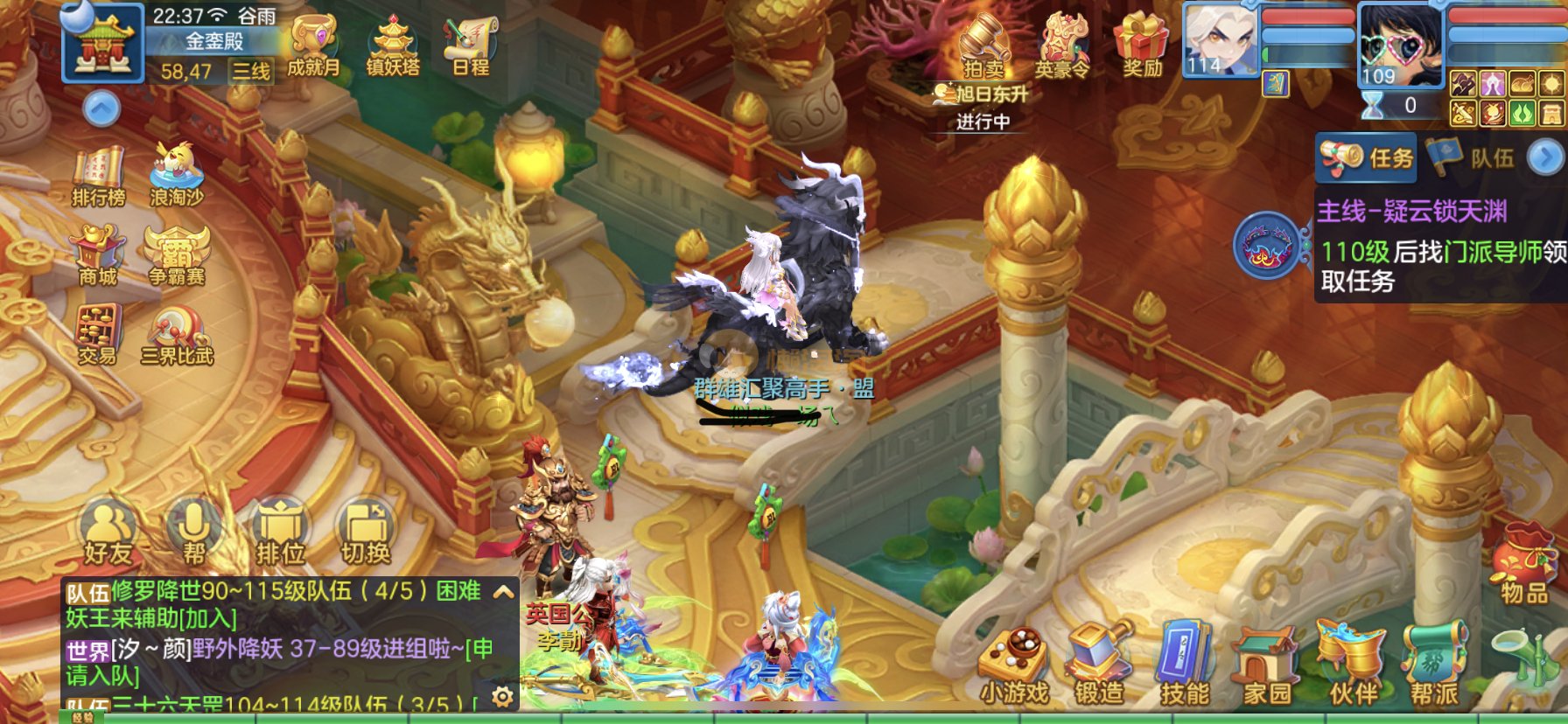Open the 商城 shop
Image resolution: width=1568 pixels, height=724 pixels.
(98, 255)
